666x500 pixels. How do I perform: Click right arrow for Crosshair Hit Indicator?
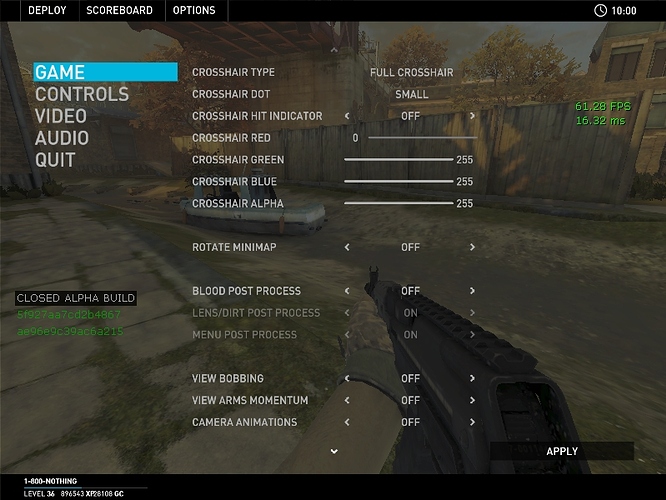click(472, 116)
